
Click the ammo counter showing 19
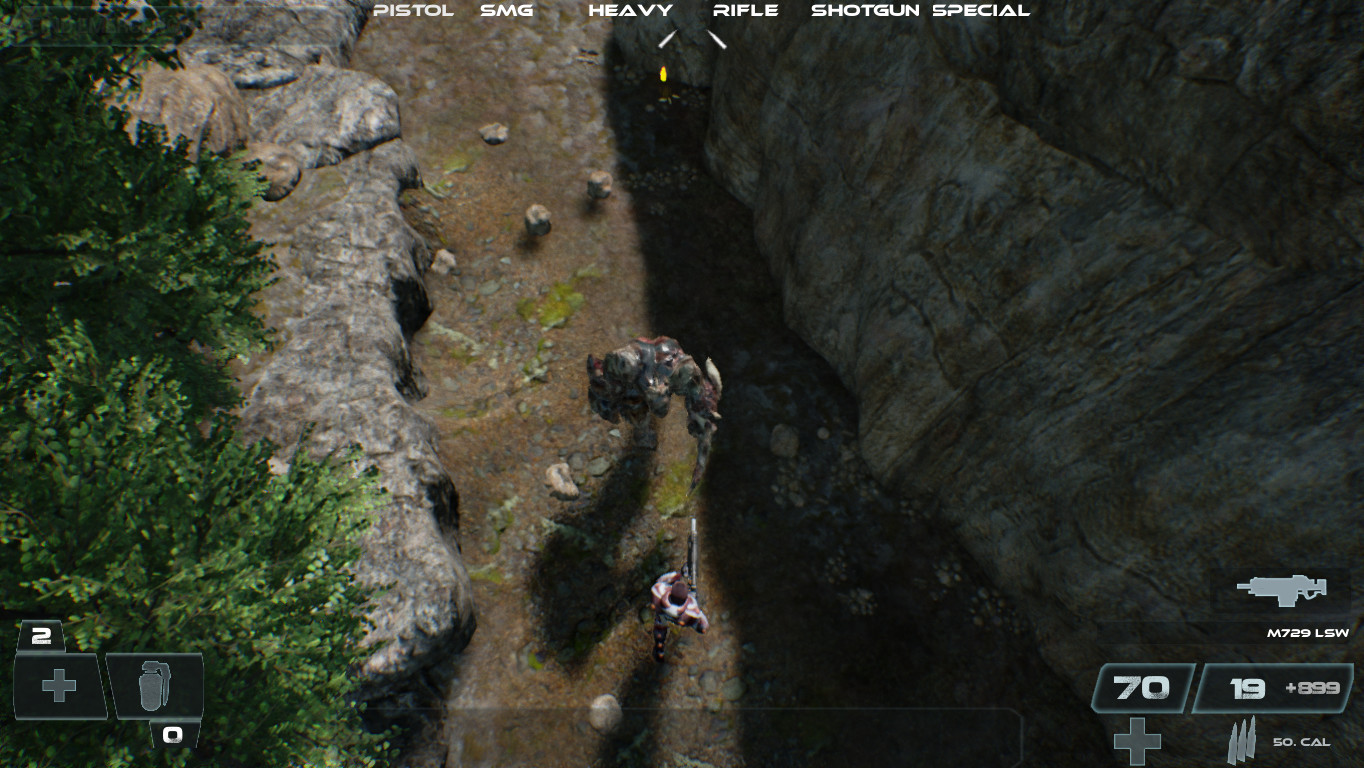click(x=1247, y=687)
